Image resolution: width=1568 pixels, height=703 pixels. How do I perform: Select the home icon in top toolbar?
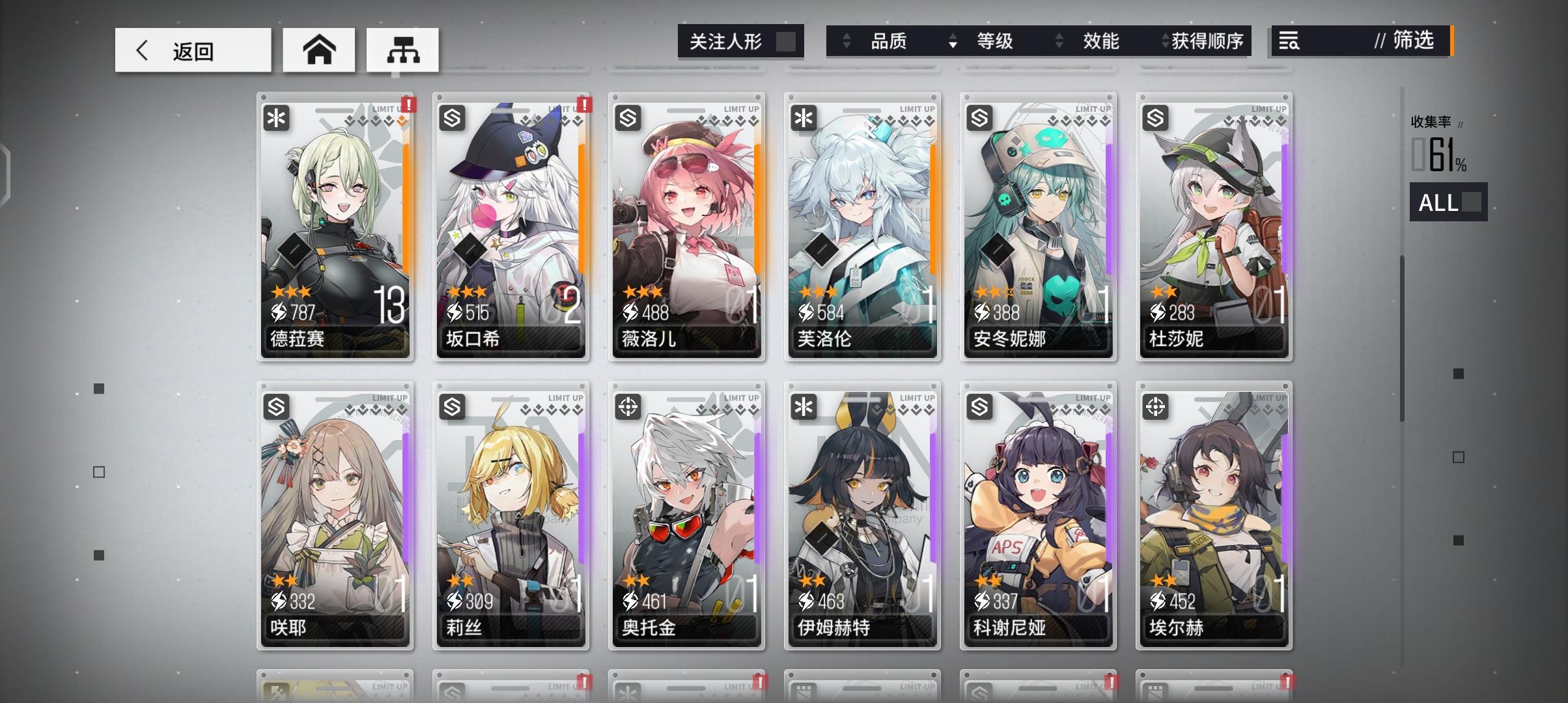pyautogui.click(x=318, y=49)
